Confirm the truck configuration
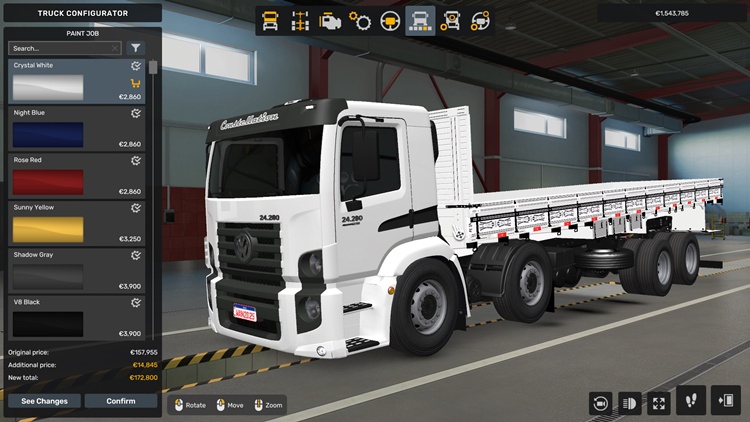Image resolution: width=750 pixels, height=422 pixels. (x=121, y=401)
